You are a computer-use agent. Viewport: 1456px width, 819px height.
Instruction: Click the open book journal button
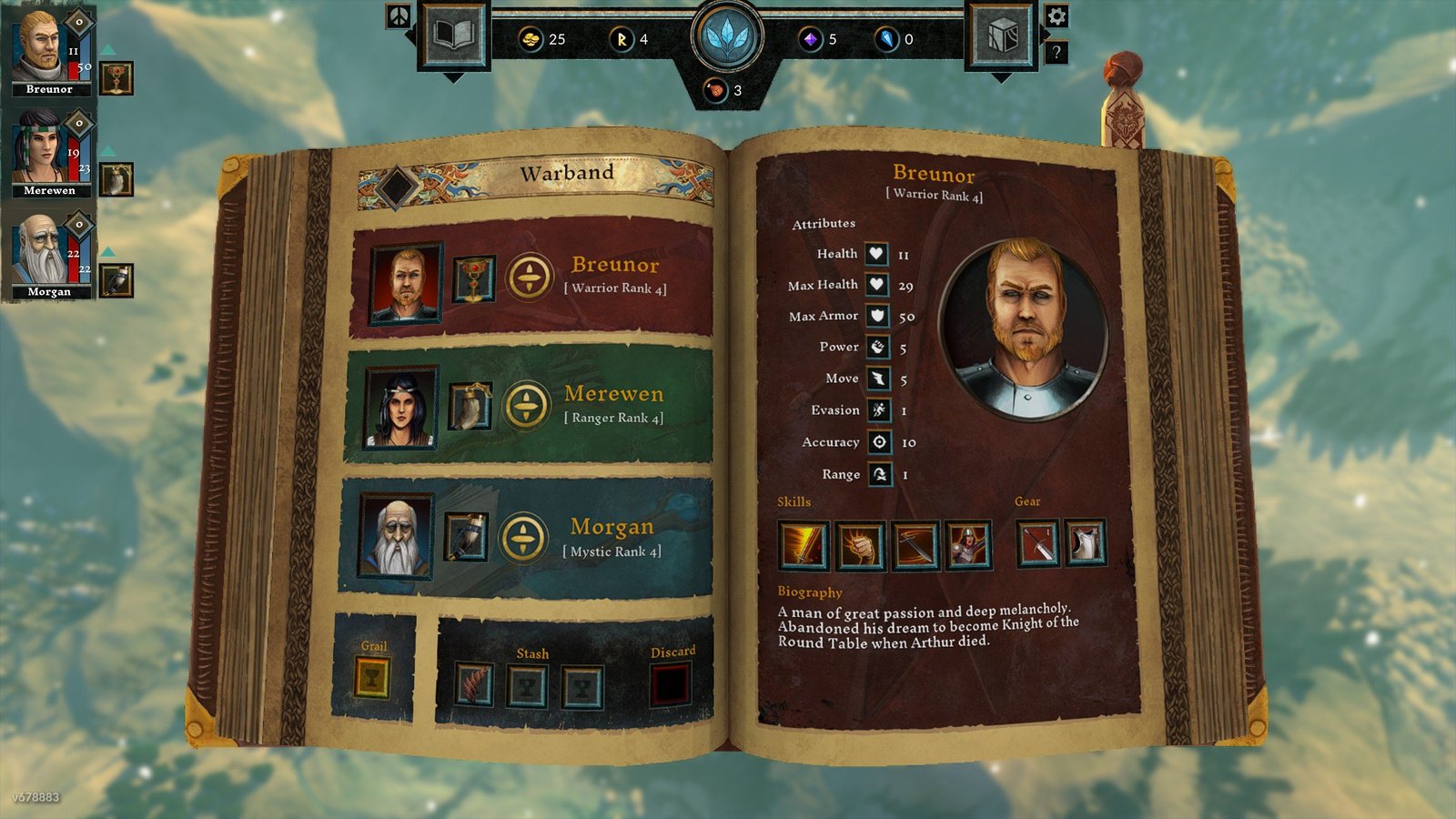tap(454, 36)
